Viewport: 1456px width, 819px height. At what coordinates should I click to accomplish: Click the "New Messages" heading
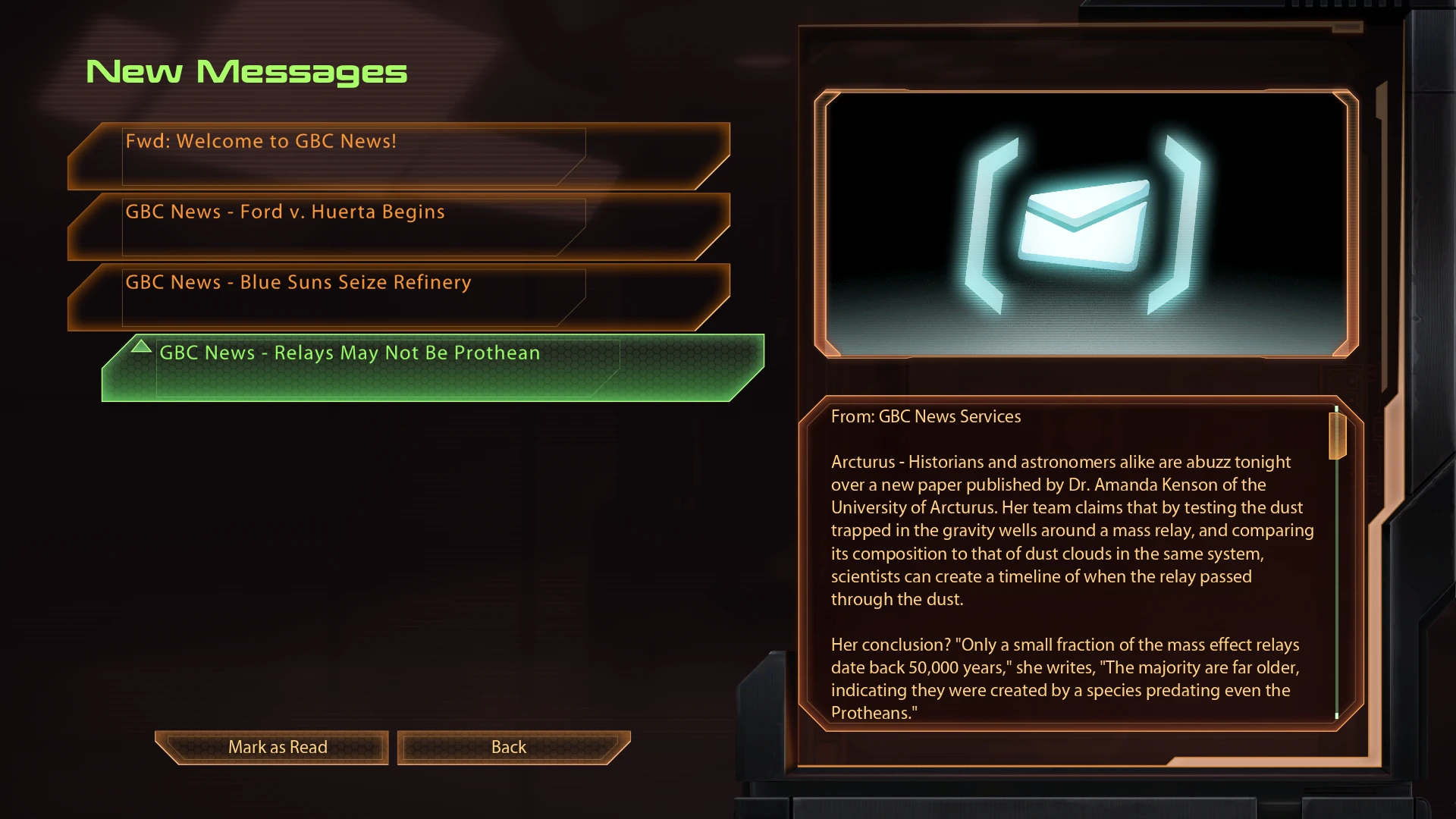tap(247, 71)
